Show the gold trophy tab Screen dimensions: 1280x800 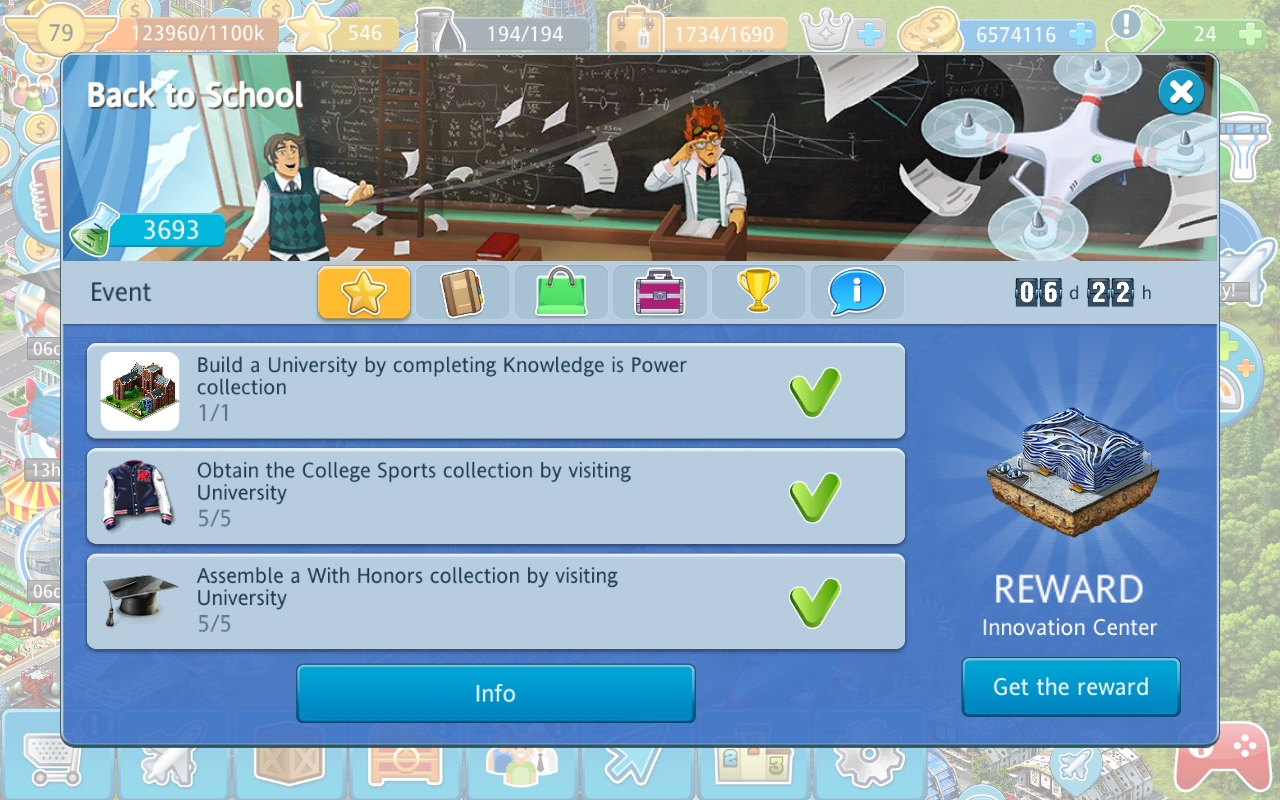[757, 292]
